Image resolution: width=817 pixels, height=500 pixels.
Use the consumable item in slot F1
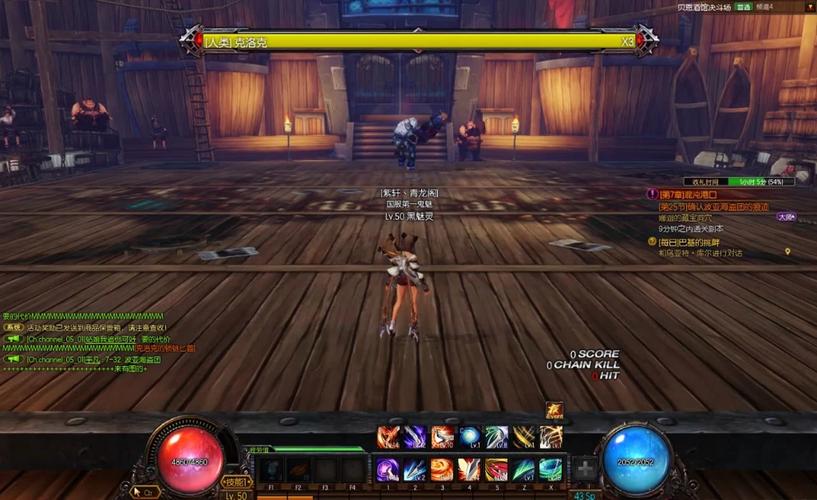click(271, 470)
